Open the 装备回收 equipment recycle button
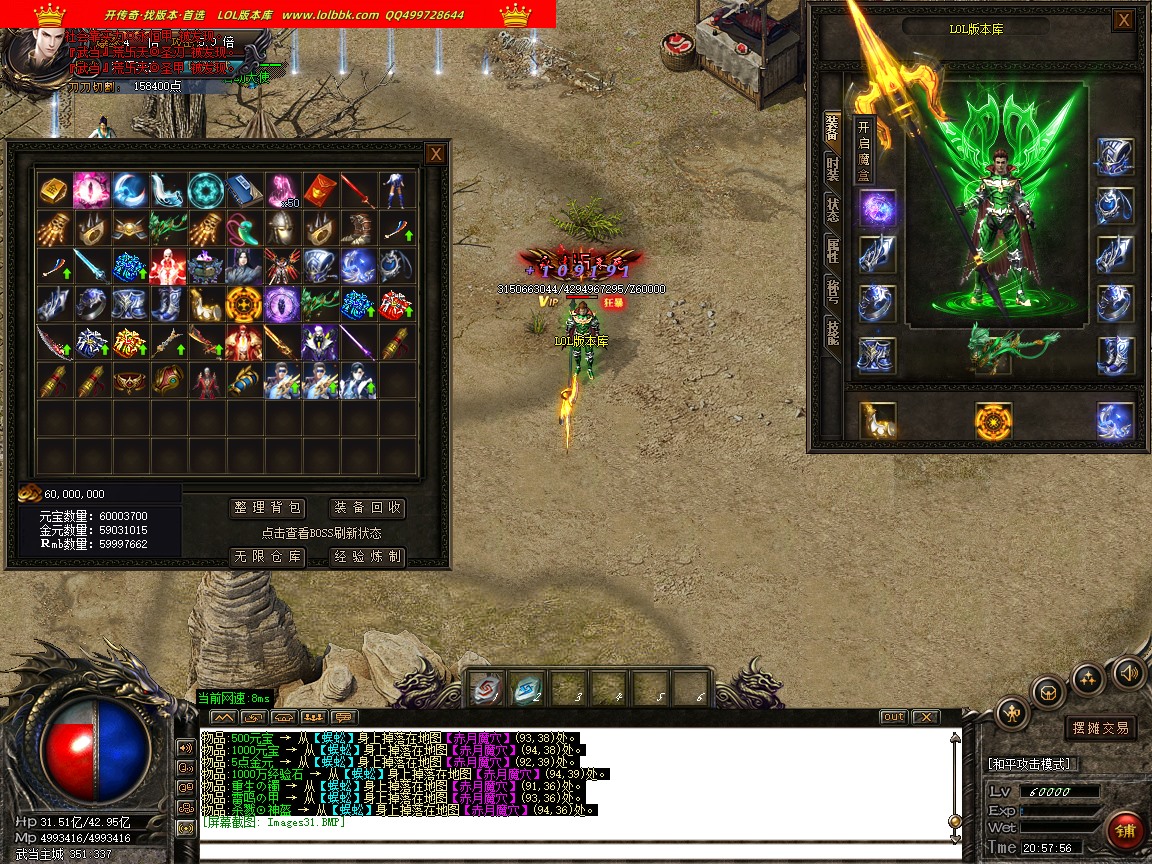This screenshot has width=1152, height=864. click(x=367, y=508)
